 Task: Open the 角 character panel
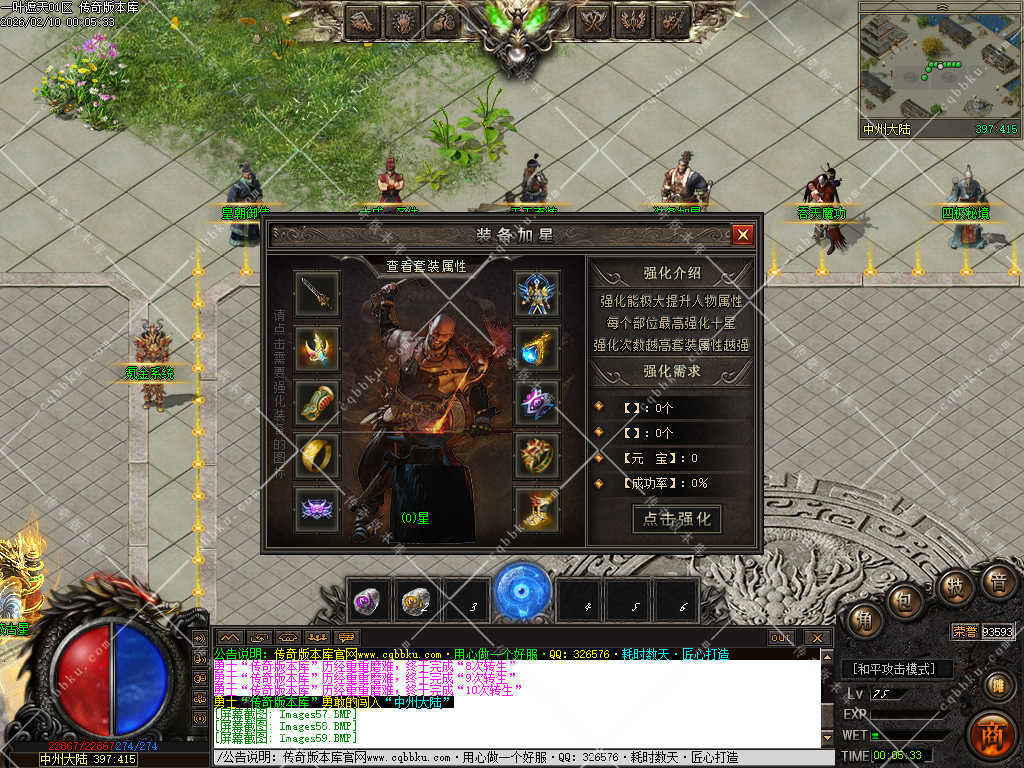pyautogui.click(x=863, y=620)
